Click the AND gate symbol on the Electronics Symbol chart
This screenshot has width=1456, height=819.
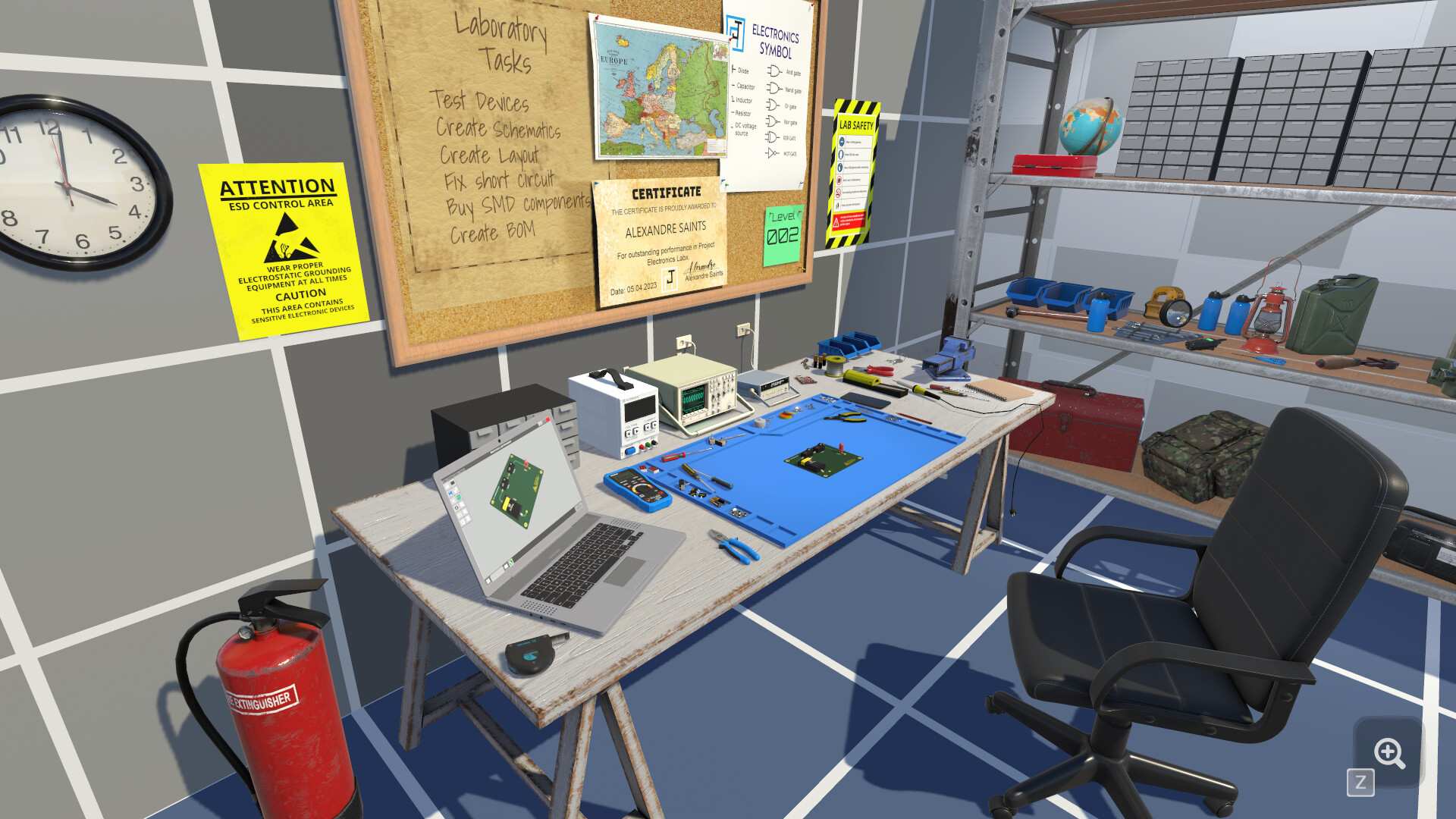[773, 71]
